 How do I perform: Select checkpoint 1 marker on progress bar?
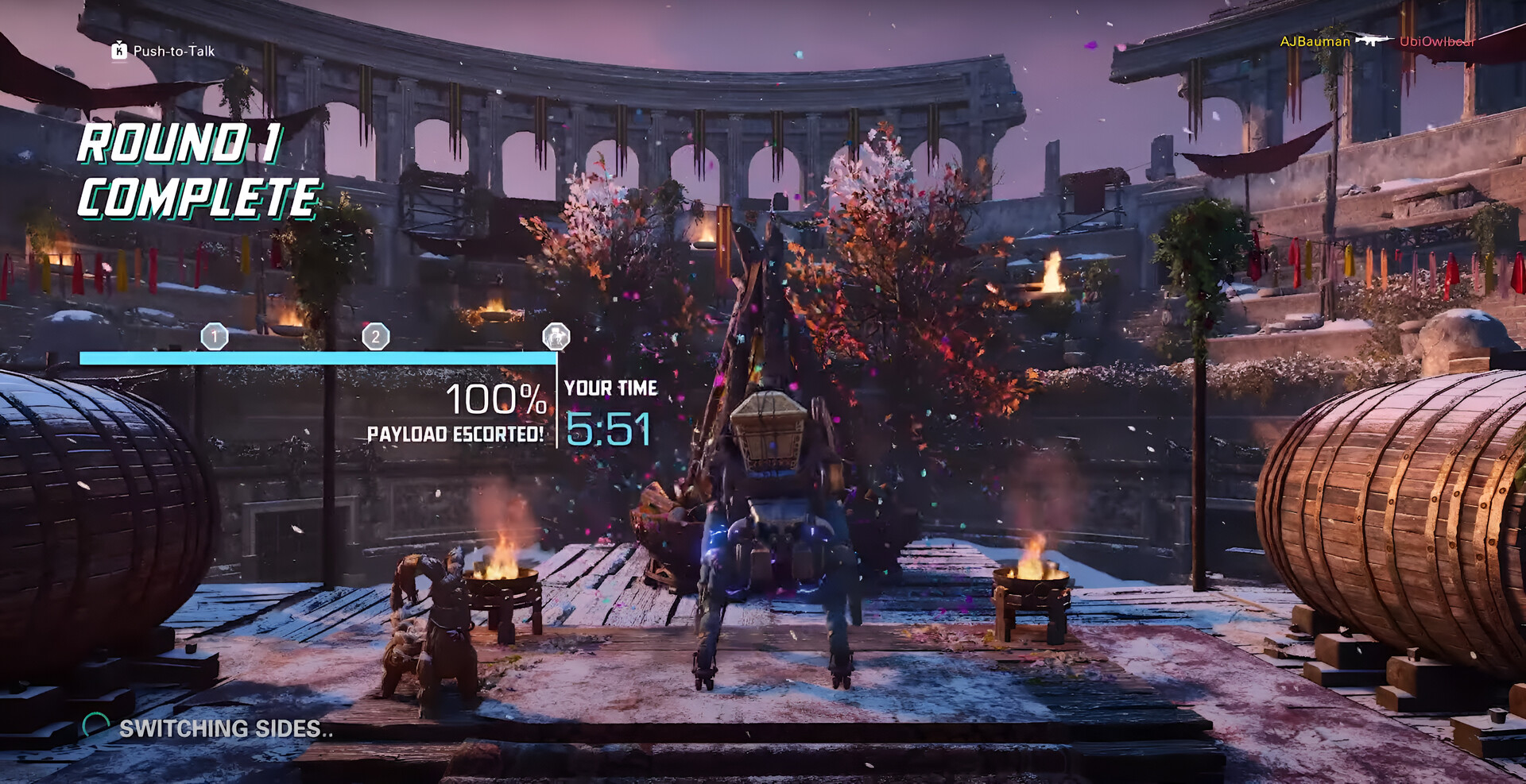click(214, 337)
